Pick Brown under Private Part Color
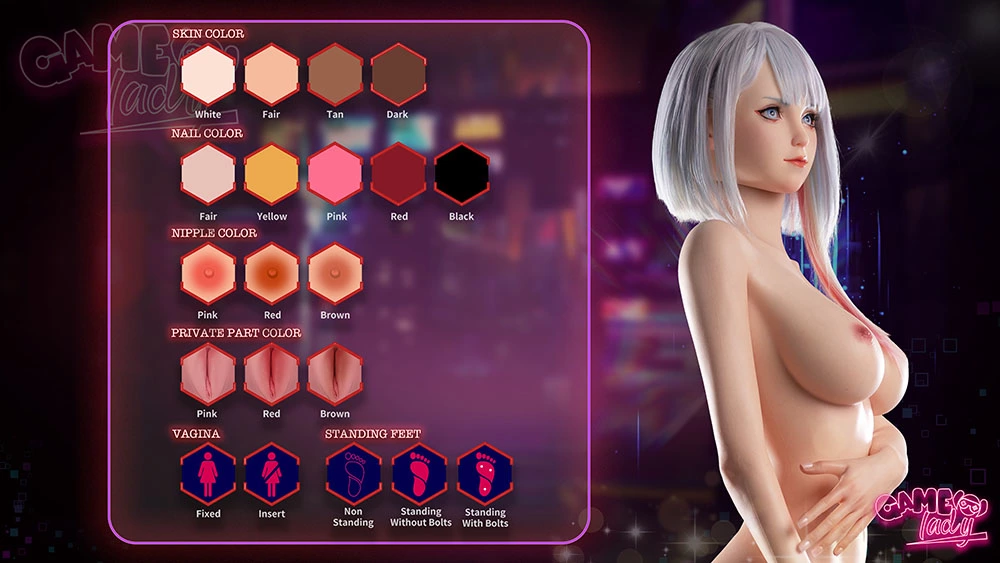The image size is (1000, 563). pyautogui.click(x=335, y=373)
